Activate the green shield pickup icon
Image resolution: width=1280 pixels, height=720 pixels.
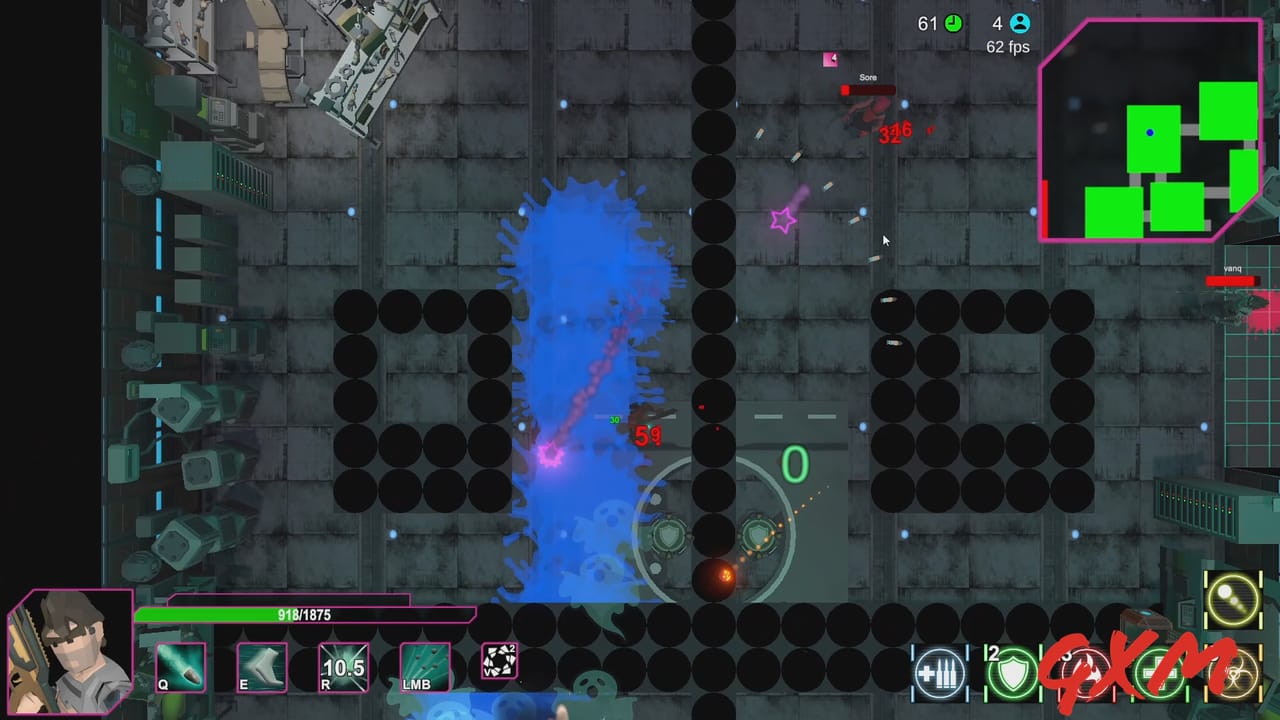click(1013, 673)
